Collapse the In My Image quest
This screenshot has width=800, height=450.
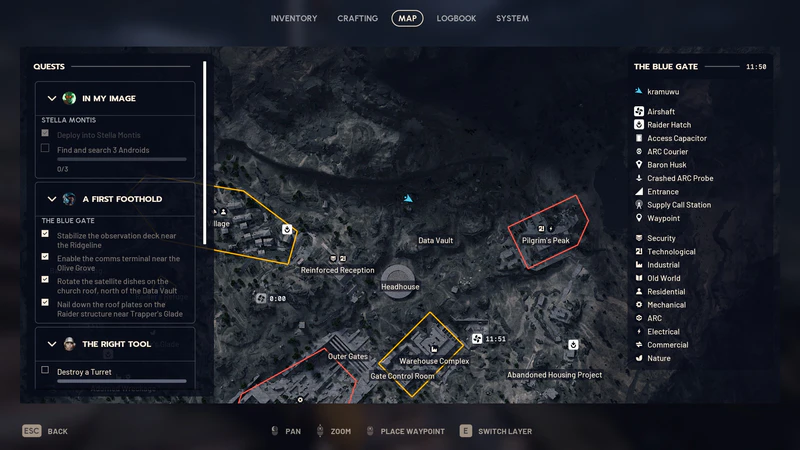[x=52, y=98]
